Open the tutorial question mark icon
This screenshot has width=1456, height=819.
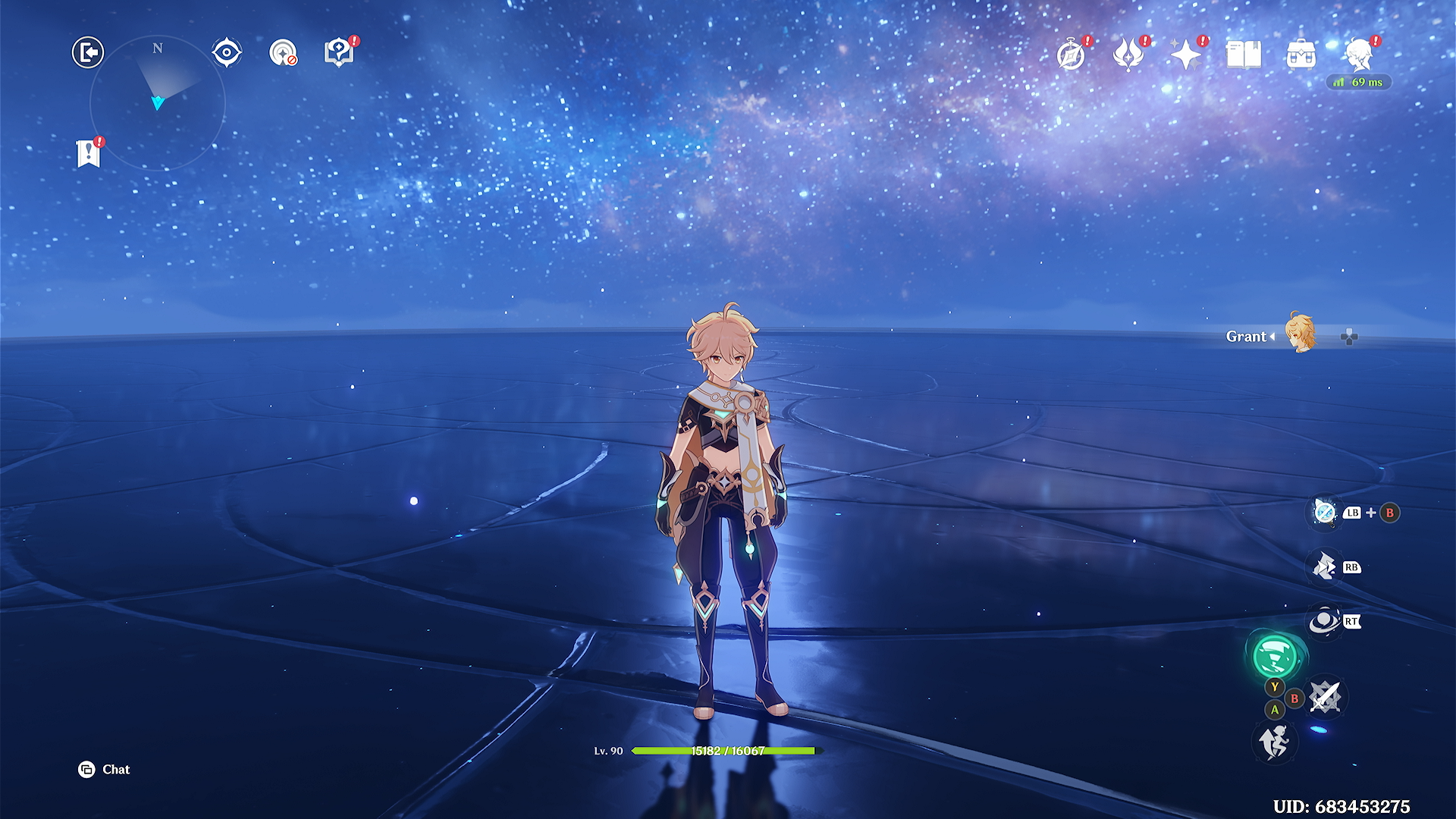[x=339, y=52]
